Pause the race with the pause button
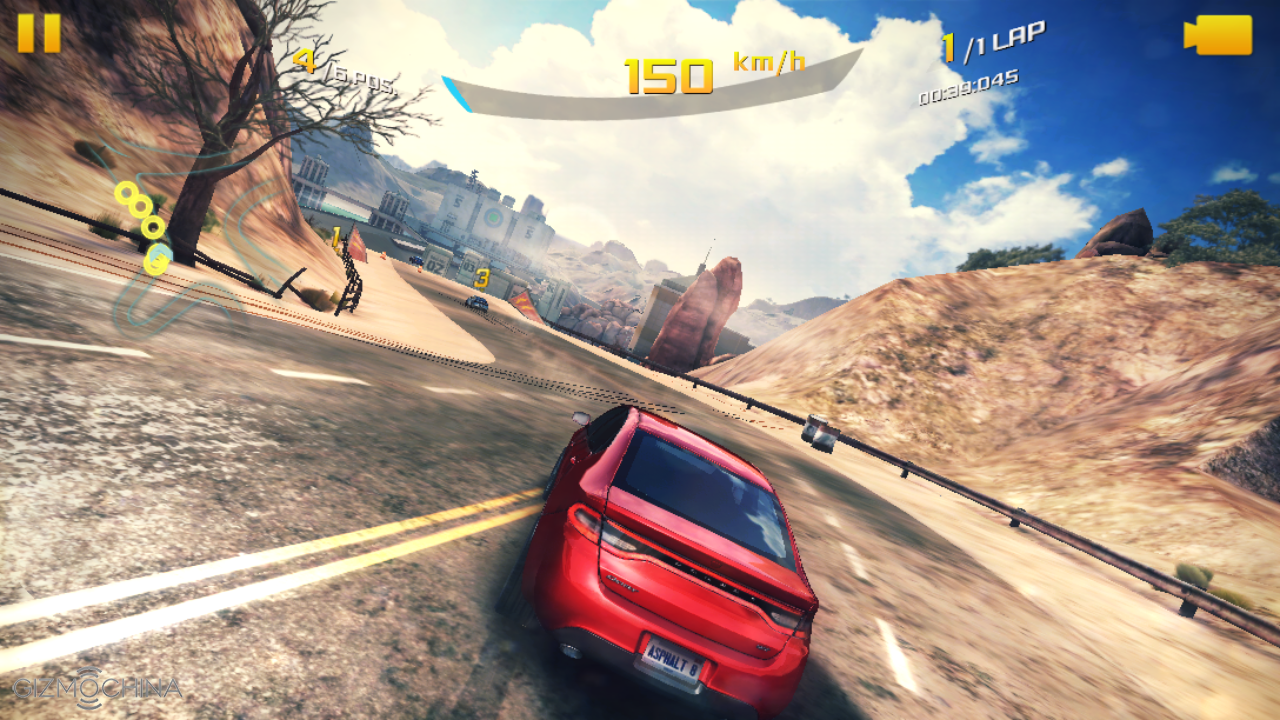Viewport: 1280px width, 720px height. (x=39, y=33)
